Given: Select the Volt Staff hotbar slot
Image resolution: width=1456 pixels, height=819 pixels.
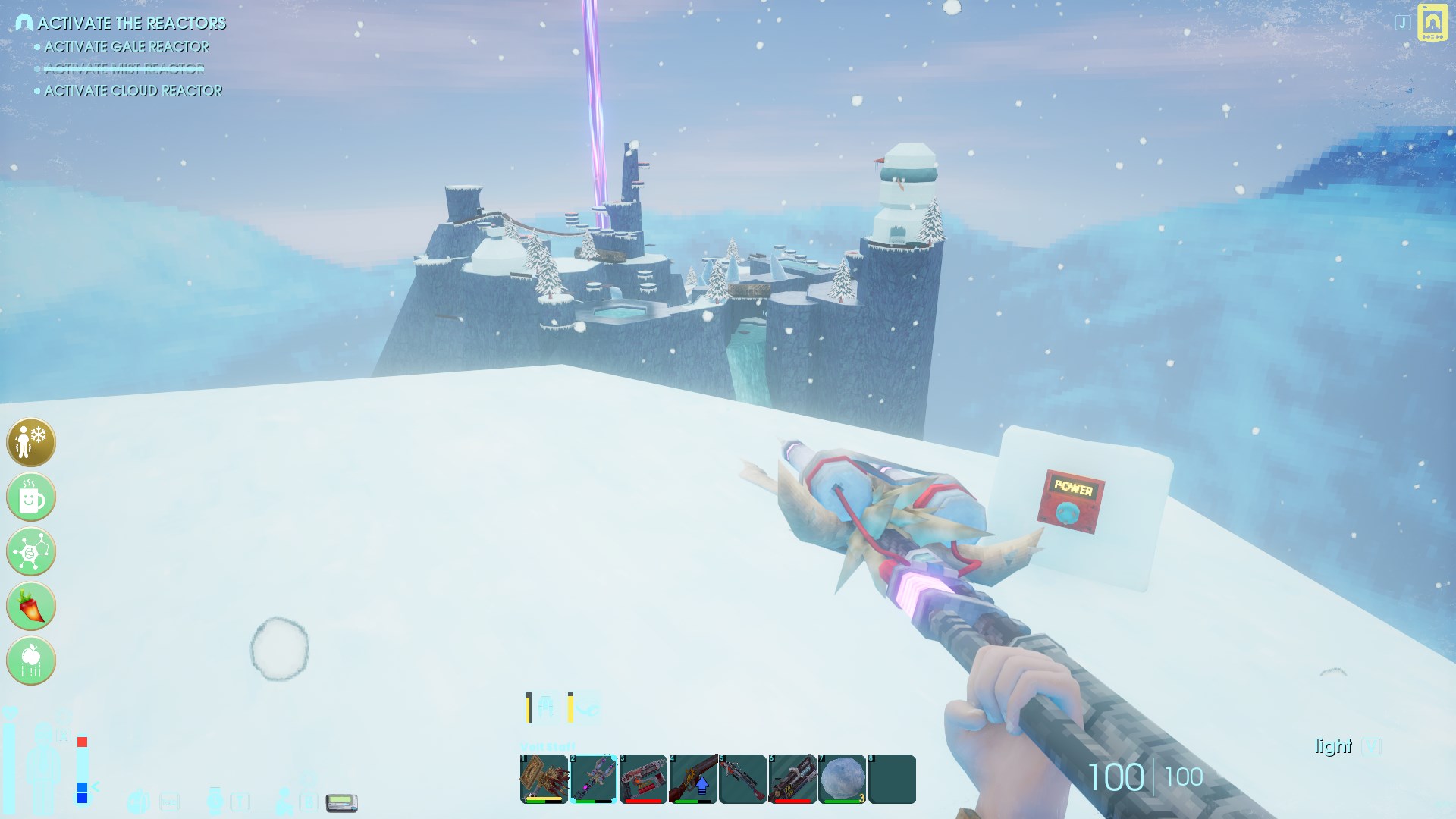Looking at the screenshot, I should (593, 779).
